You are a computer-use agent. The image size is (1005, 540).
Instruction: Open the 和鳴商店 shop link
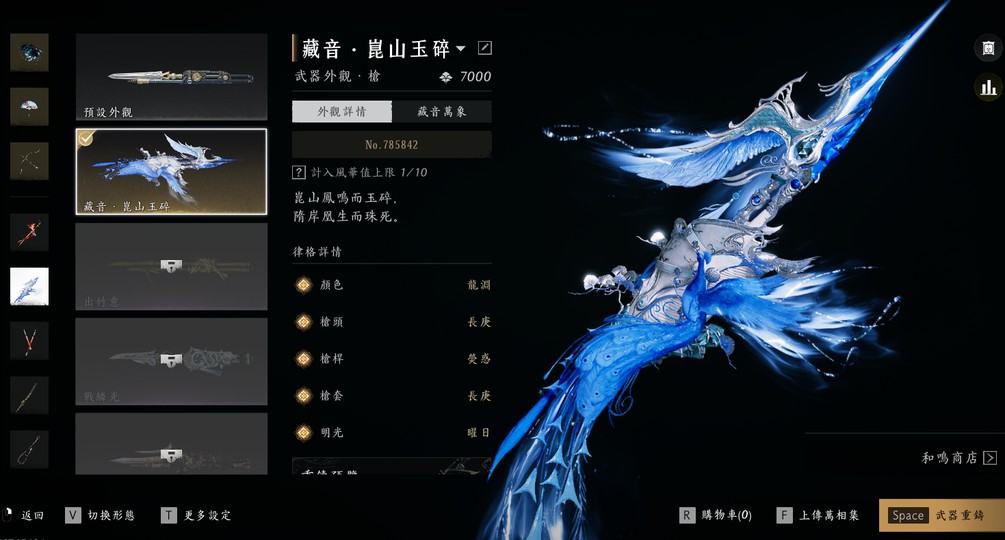point(958,458)
